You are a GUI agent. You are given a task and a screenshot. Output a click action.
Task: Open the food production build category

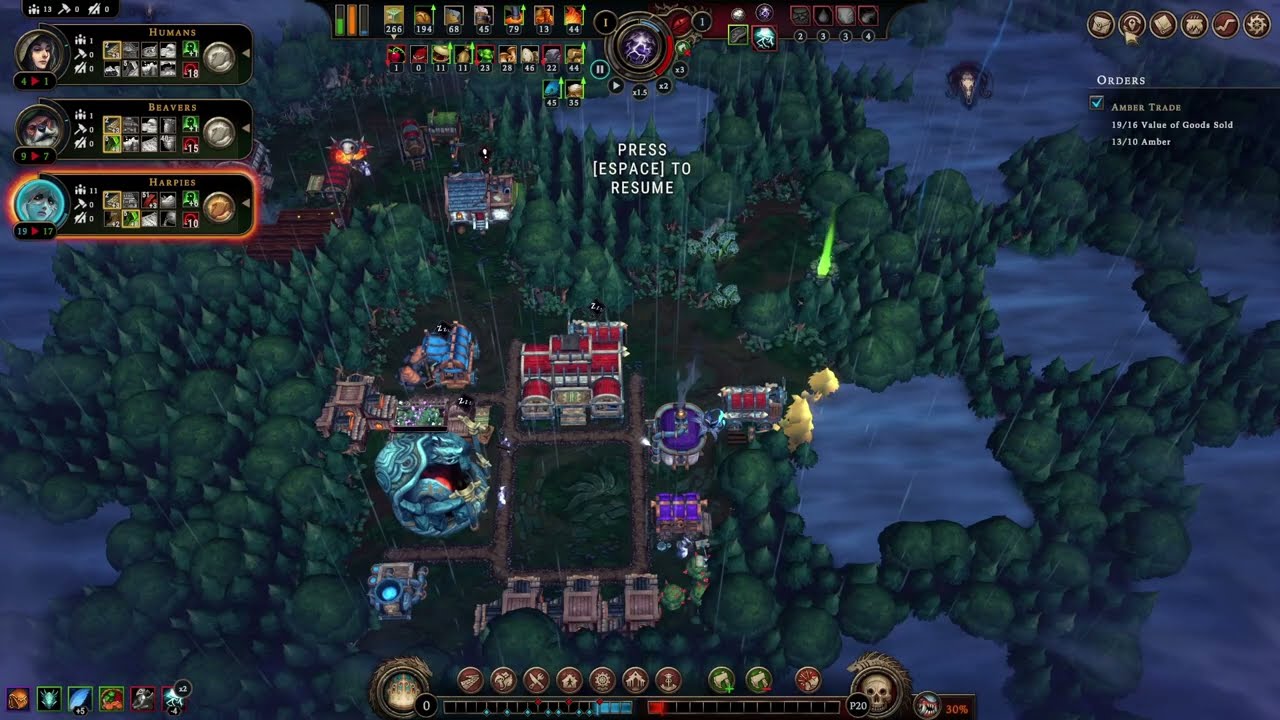pos(536,681)
